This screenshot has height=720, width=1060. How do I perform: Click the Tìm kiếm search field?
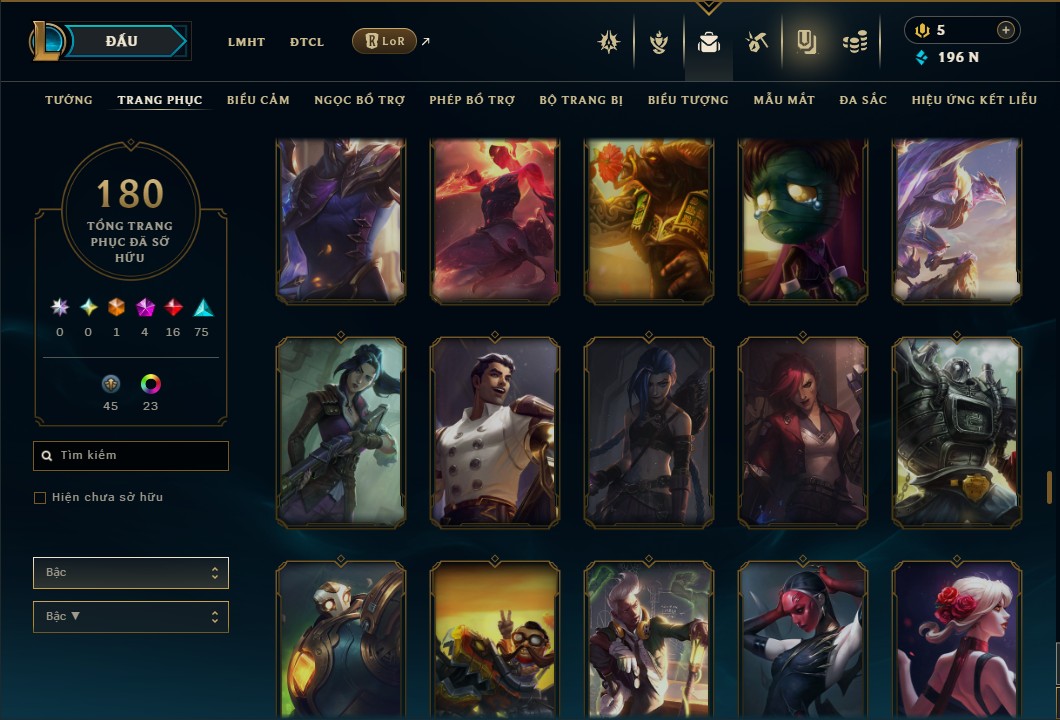coord(131,456)
